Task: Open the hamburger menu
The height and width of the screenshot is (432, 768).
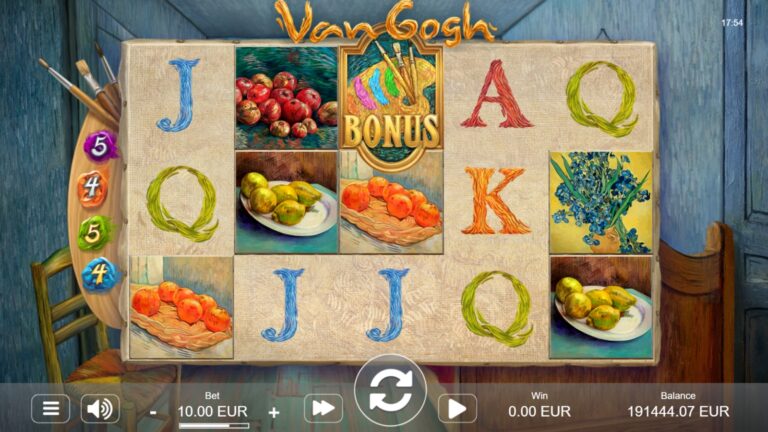Action: pos(50,408)
